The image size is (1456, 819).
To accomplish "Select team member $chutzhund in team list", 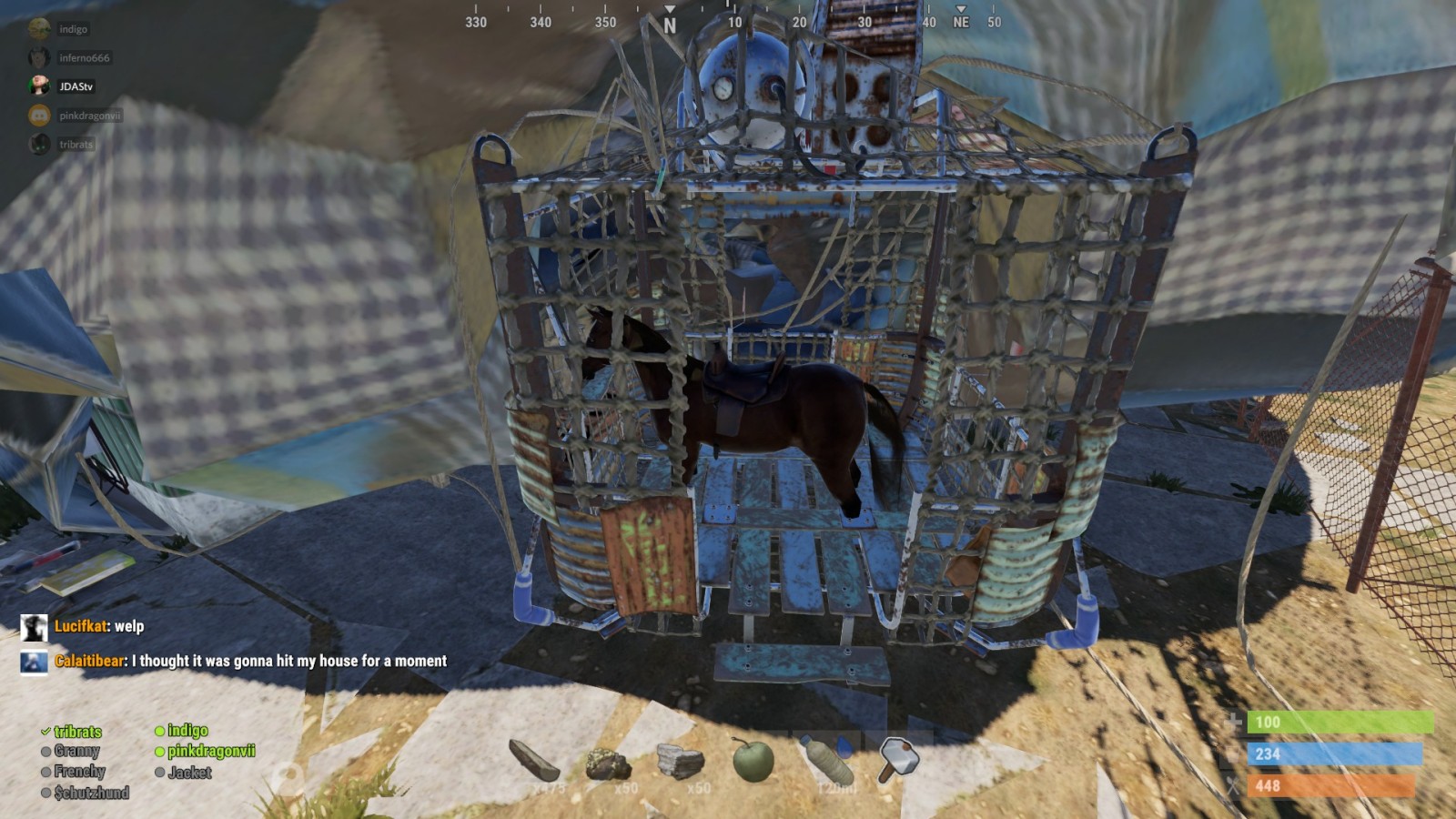I will [x=91, y=793].
